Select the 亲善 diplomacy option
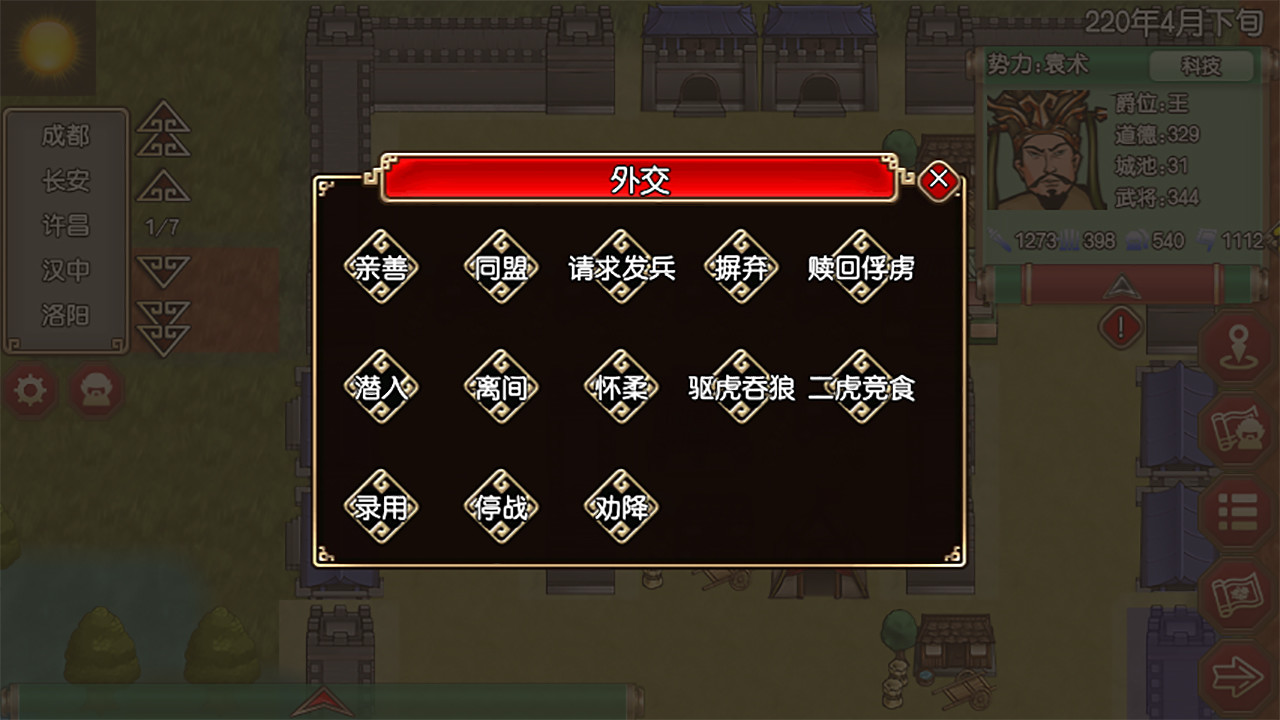Viewport: 1280px width, 720px height. [x=381, y=267]
